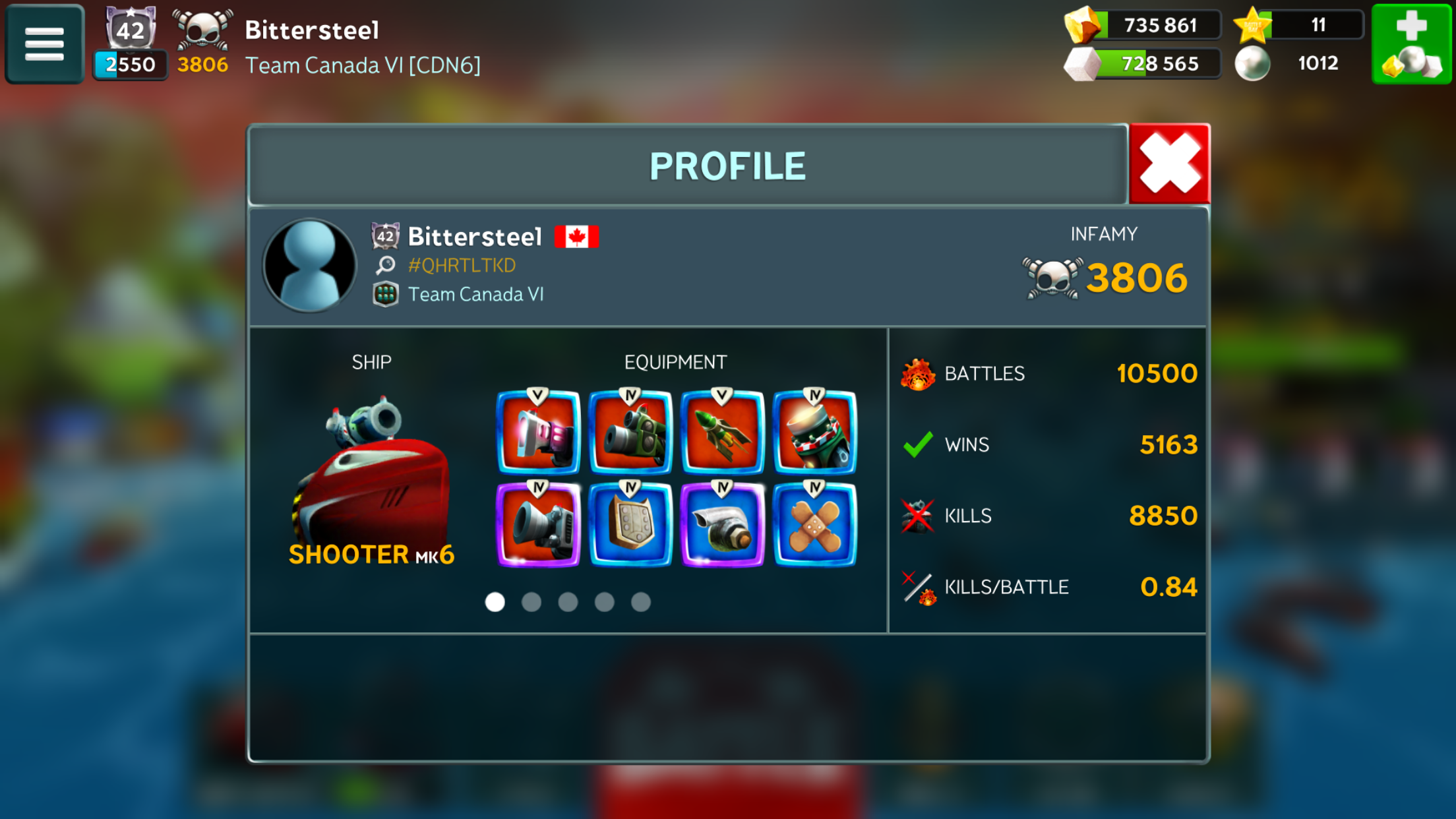1456x819 pixels.
Task: Select the bandage repair equipment slot
Action: 814,525
